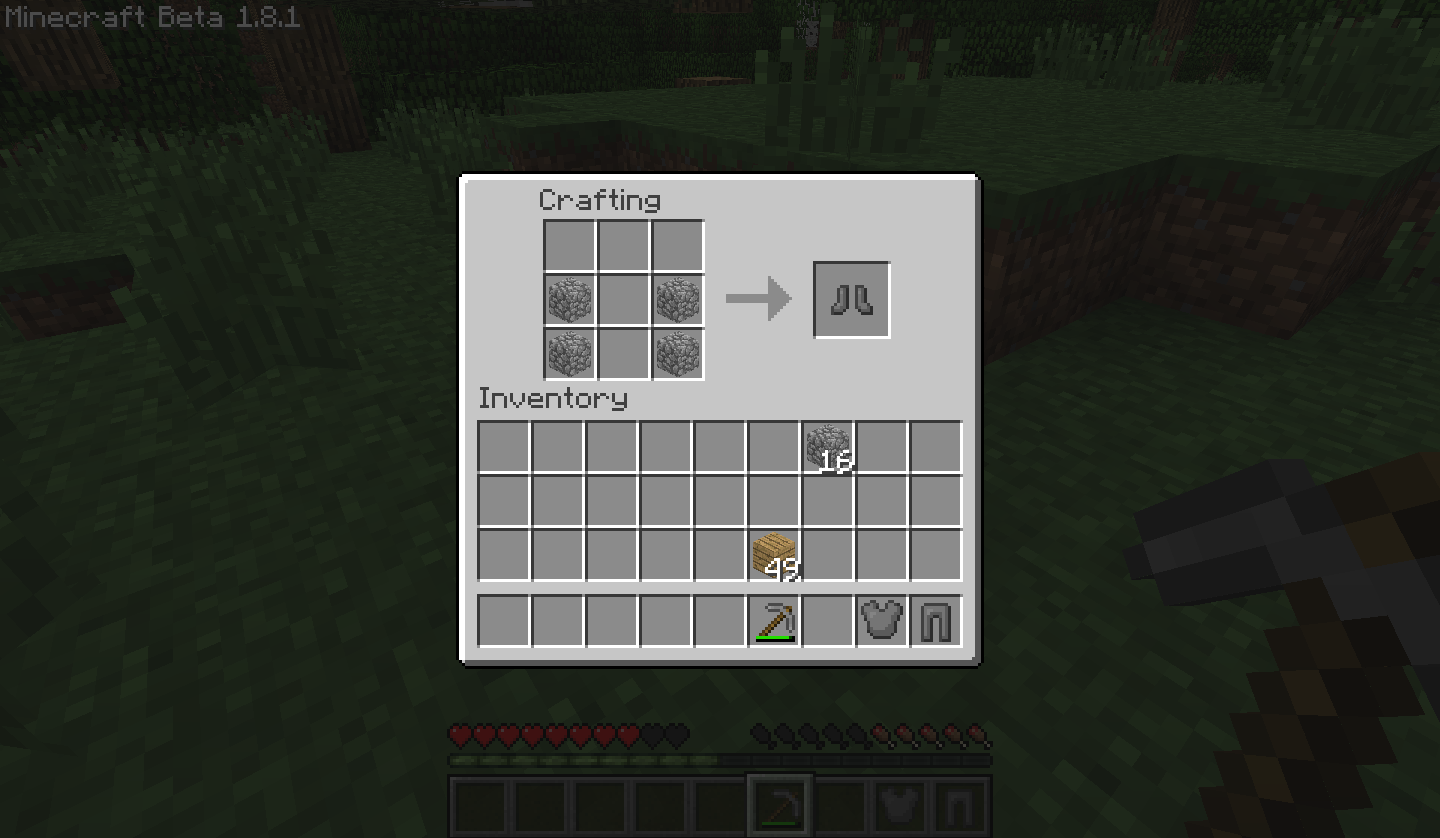Select the cobblestone in the bottom-left crafting slot
The width and height of the screenshot is (1440, 838).
point(569,353)
